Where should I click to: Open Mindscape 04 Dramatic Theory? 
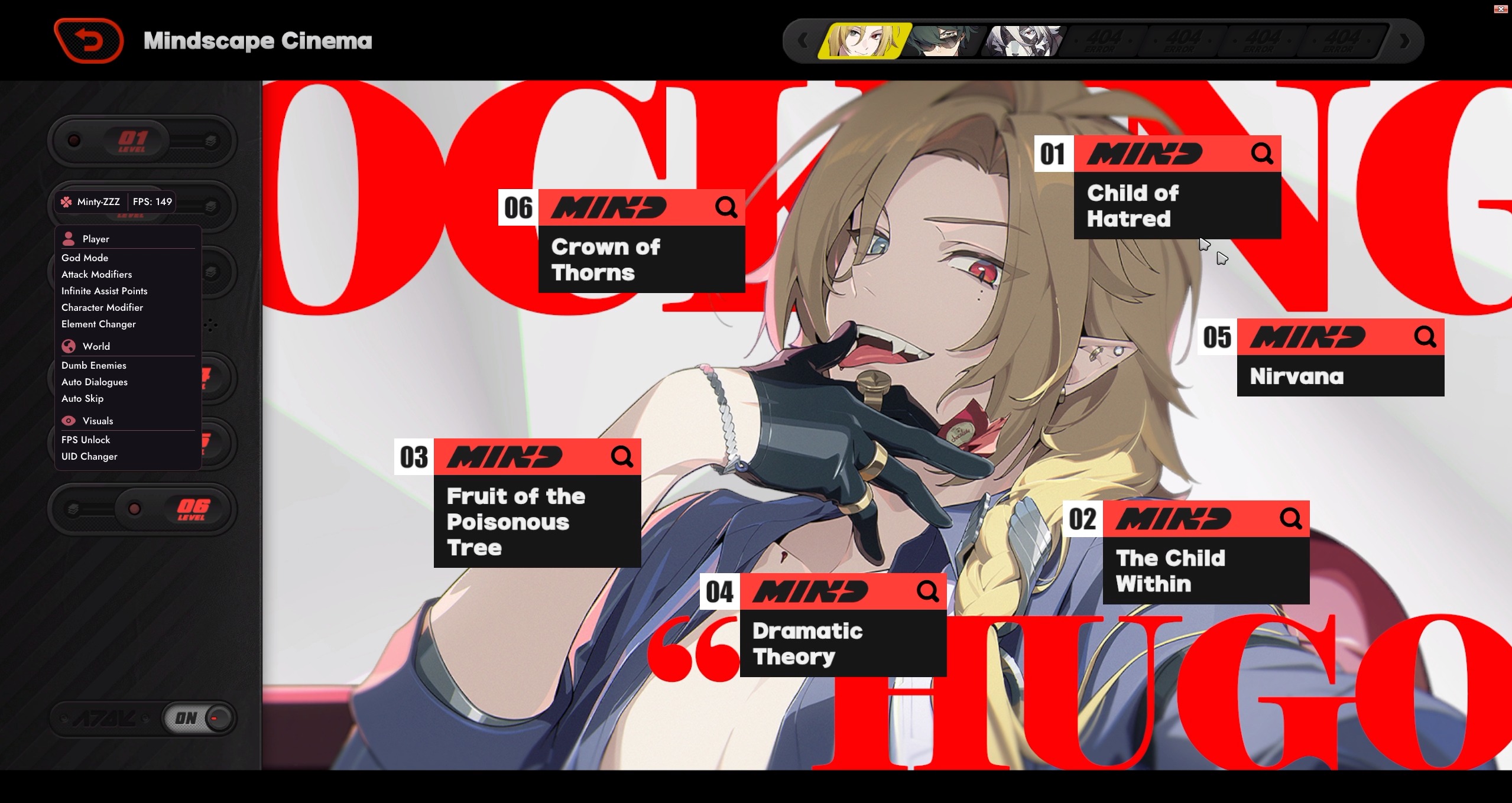[x=842, y=642]
